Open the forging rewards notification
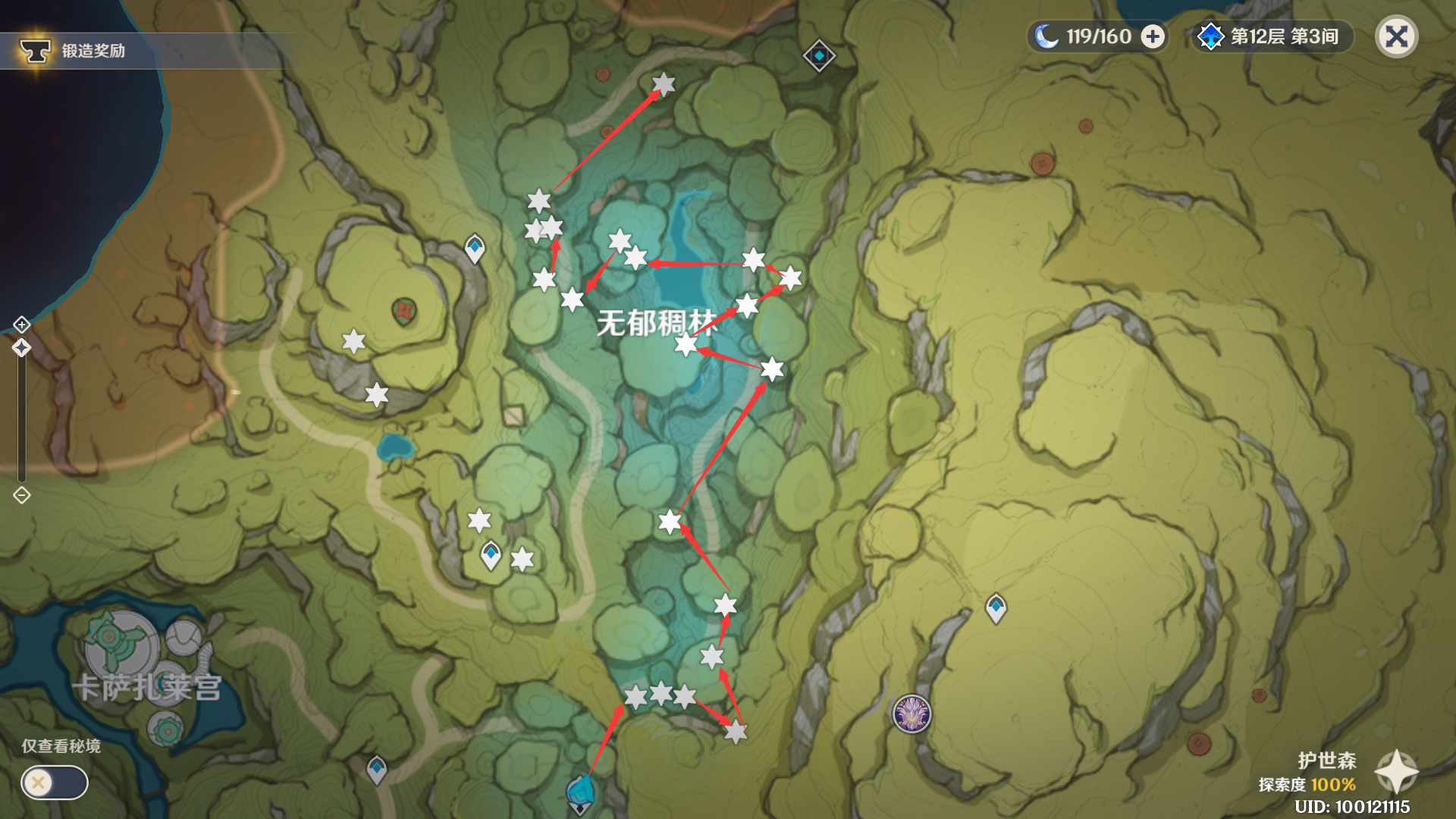1456x819 pixels. pyautogui.click(x=73, y=51)
